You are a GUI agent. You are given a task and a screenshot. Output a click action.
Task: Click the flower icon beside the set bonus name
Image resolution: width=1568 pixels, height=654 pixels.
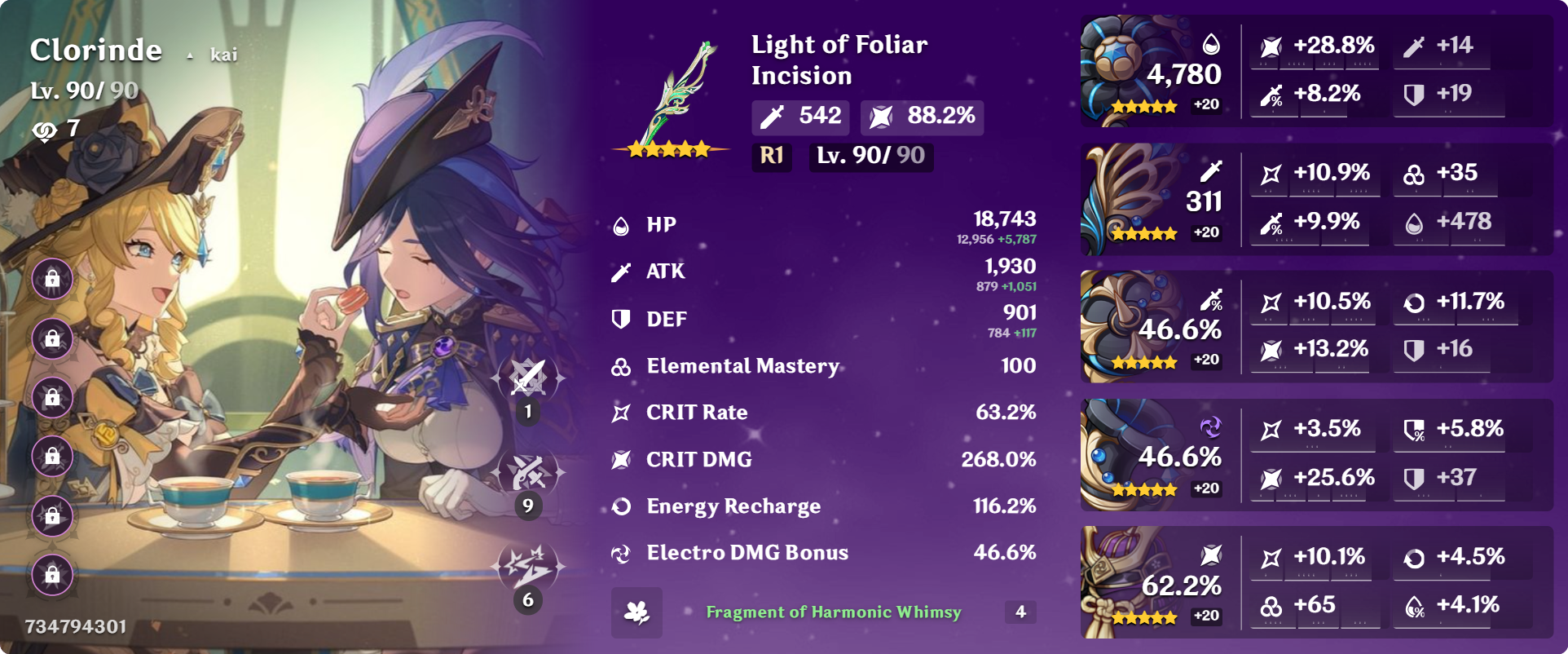click(x=638, y=612)
